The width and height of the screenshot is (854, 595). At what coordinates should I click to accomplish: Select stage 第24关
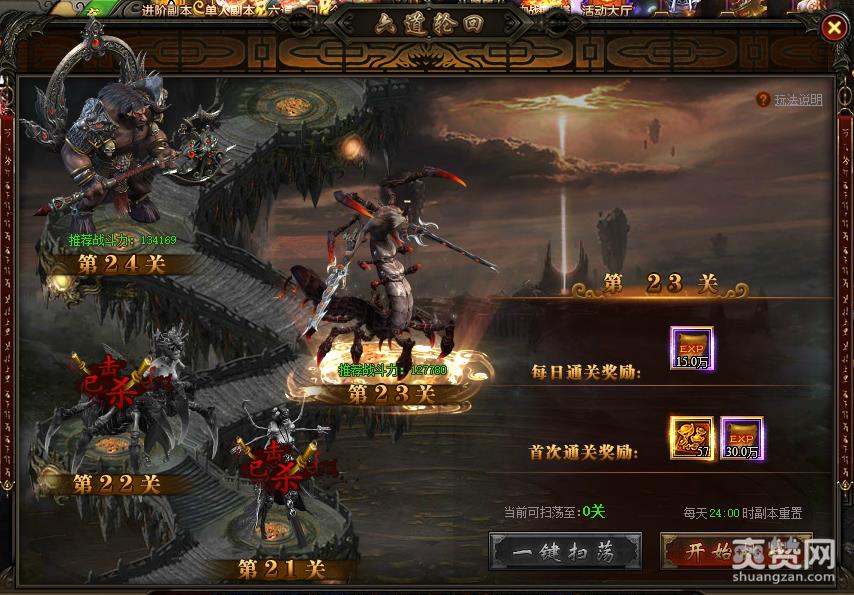122,264
